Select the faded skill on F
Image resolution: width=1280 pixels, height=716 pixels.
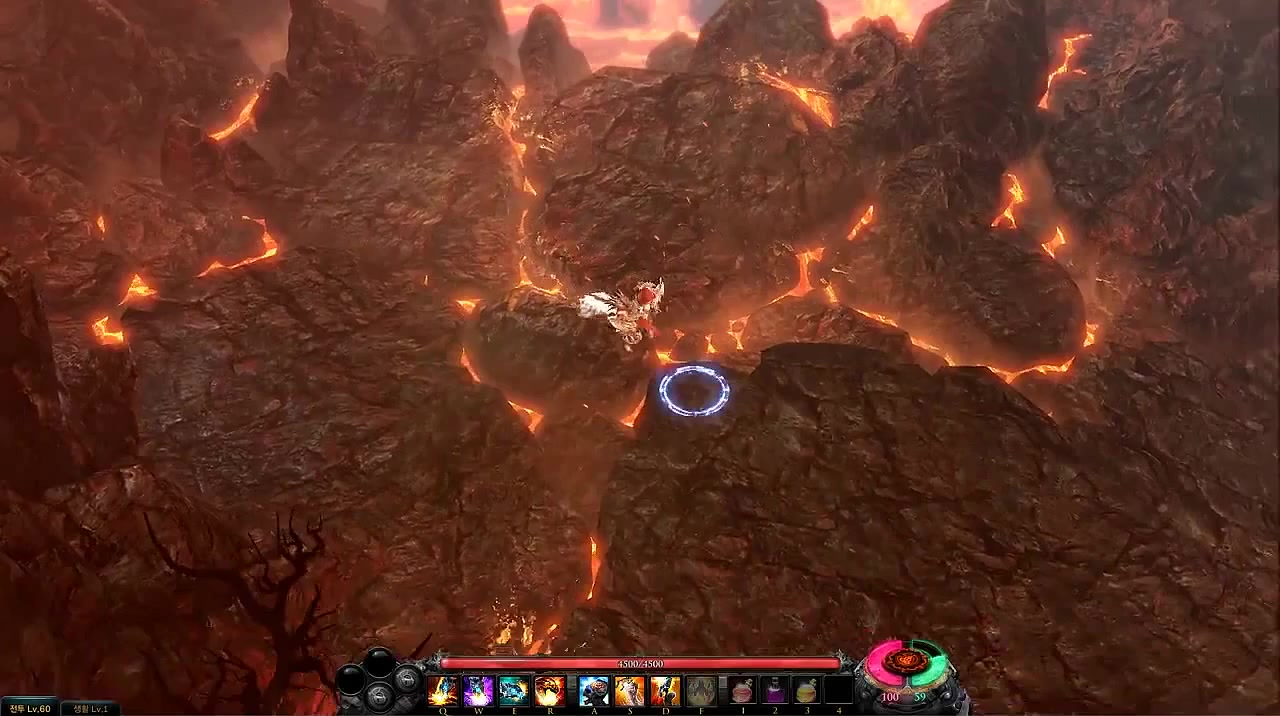tap(701, 690)
